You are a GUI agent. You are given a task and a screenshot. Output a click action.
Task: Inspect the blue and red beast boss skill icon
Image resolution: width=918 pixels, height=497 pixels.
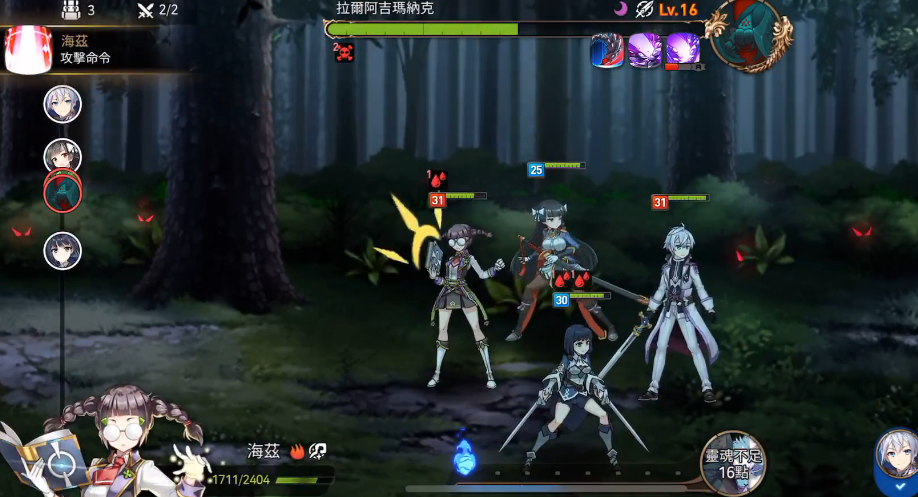(607, 50)
